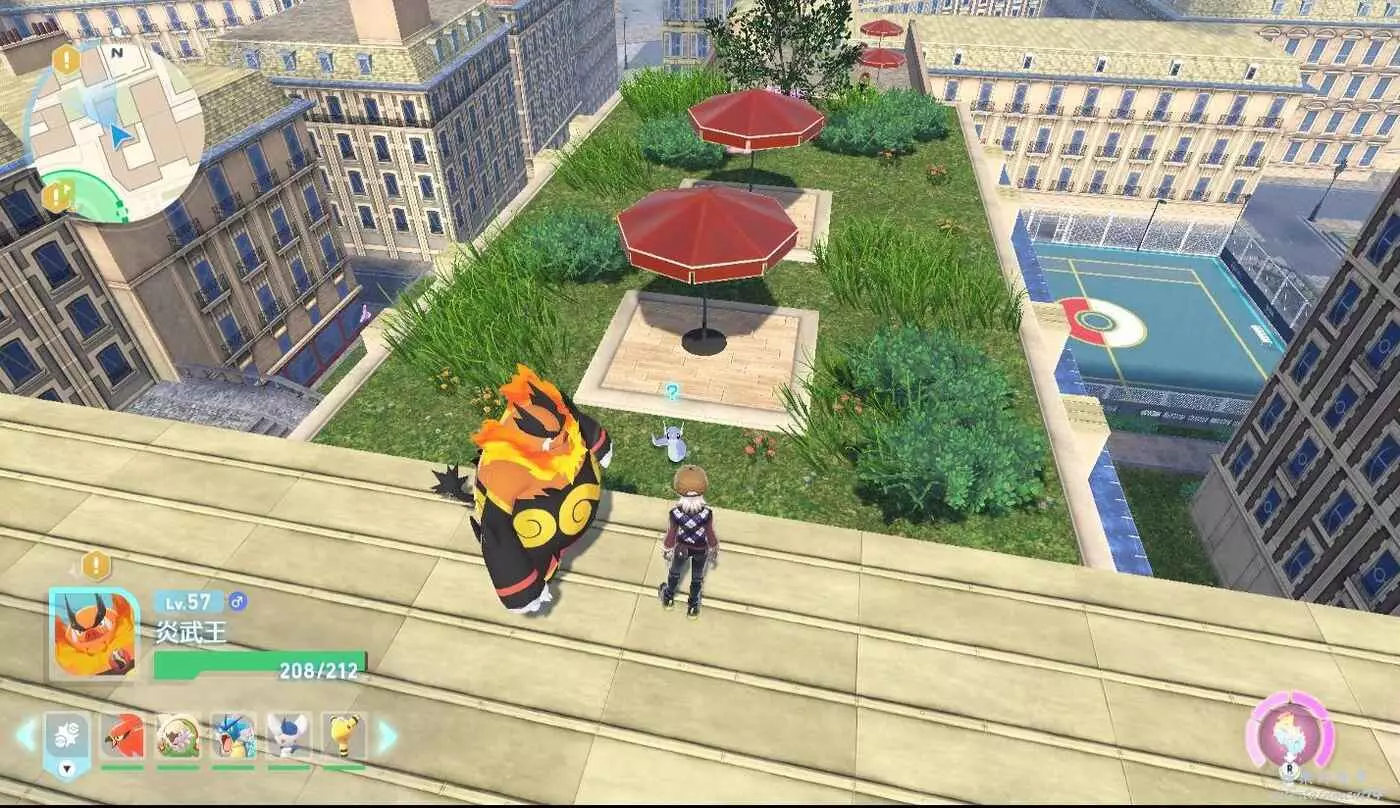Open the circular city minimap
The image size is (1400, 808).
point(113,130)
